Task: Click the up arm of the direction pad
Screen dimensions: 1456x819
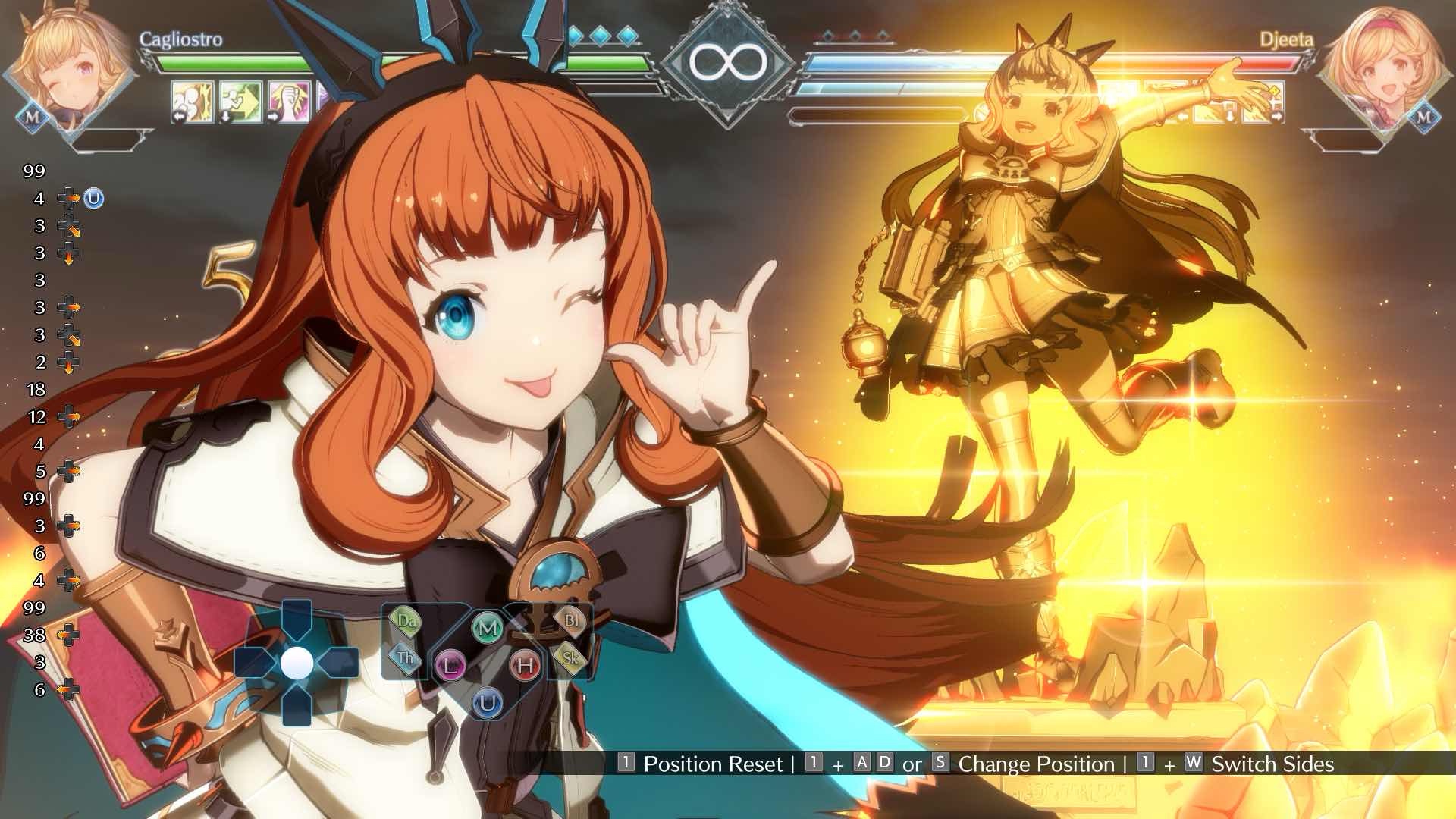Action: tap(297, 621)
